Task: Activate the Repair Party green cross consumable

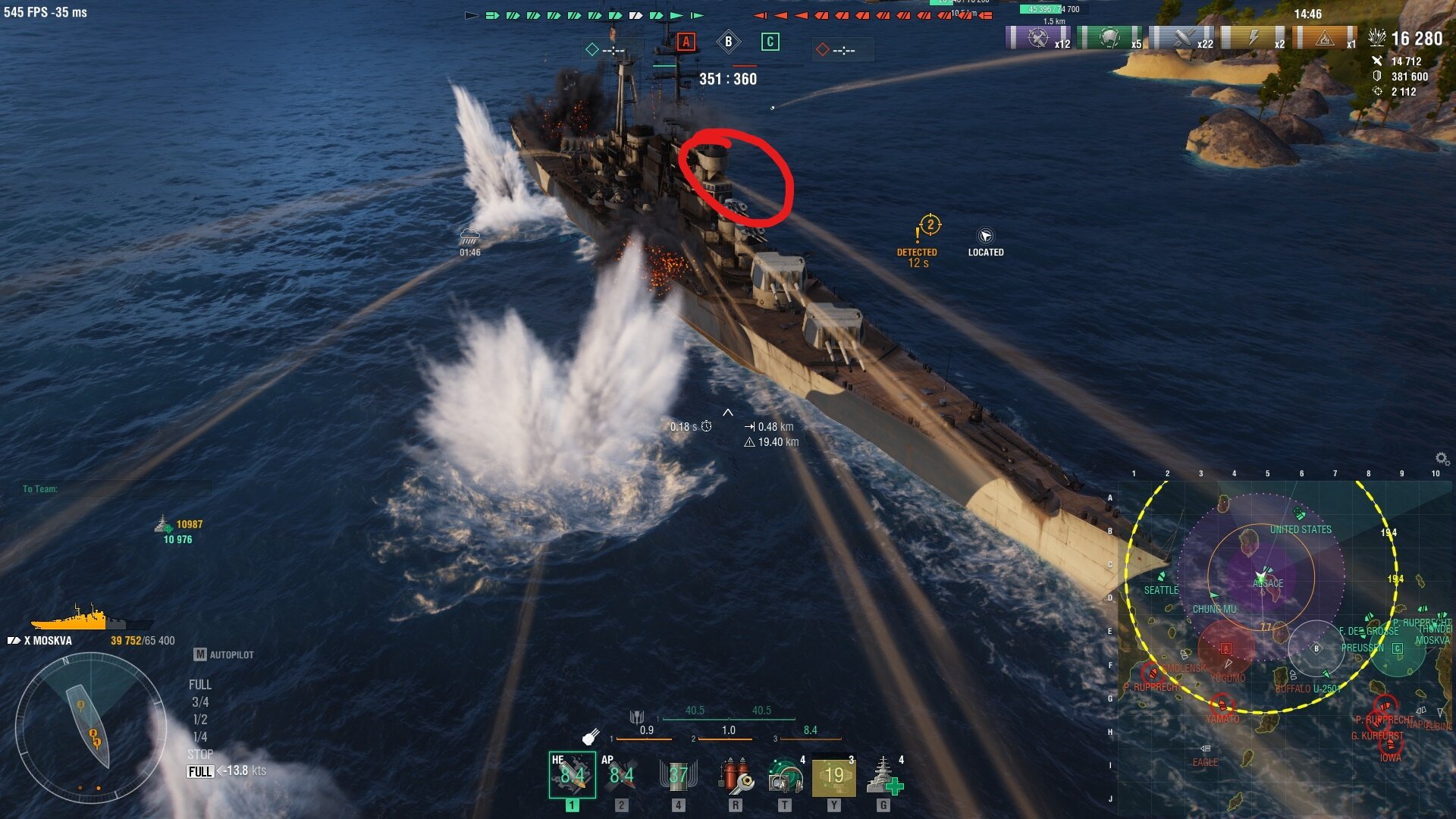Action: pos(884,775)
